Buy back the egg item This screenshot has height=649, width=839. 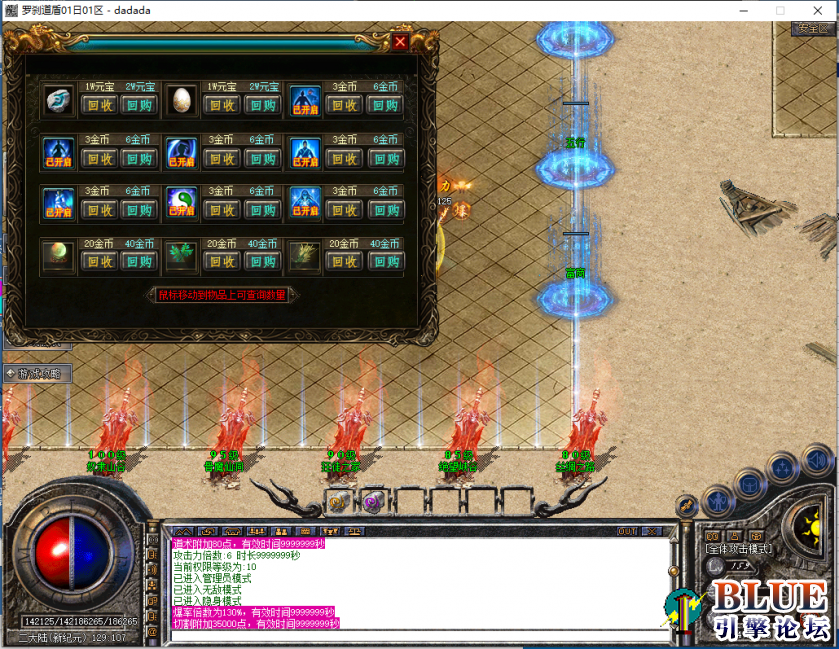(263, 105)
